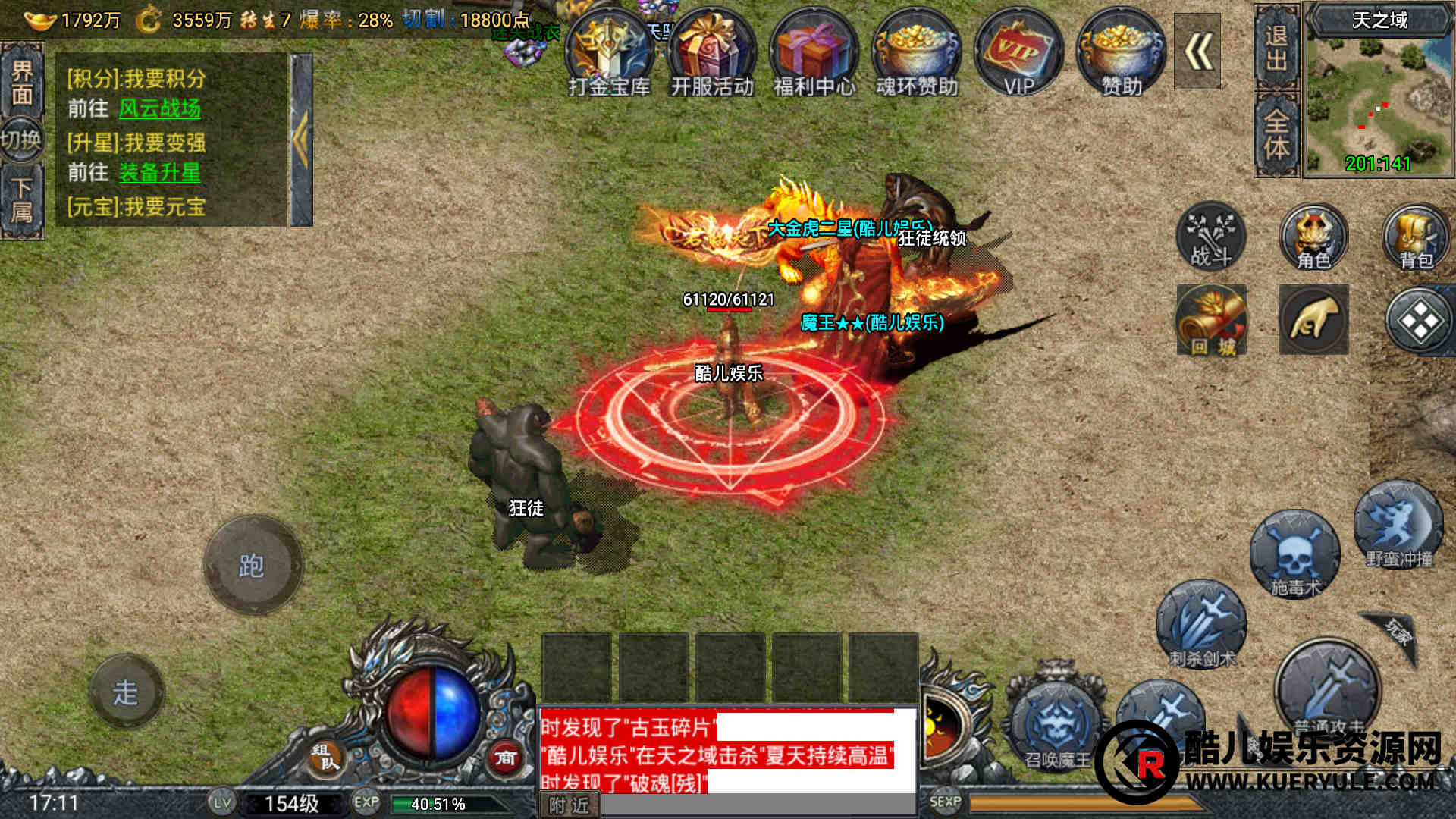Screen dimensions: 1456x819
Task: Use the 回城 return-to-town scroll
Action: [x=1211, y=320]
